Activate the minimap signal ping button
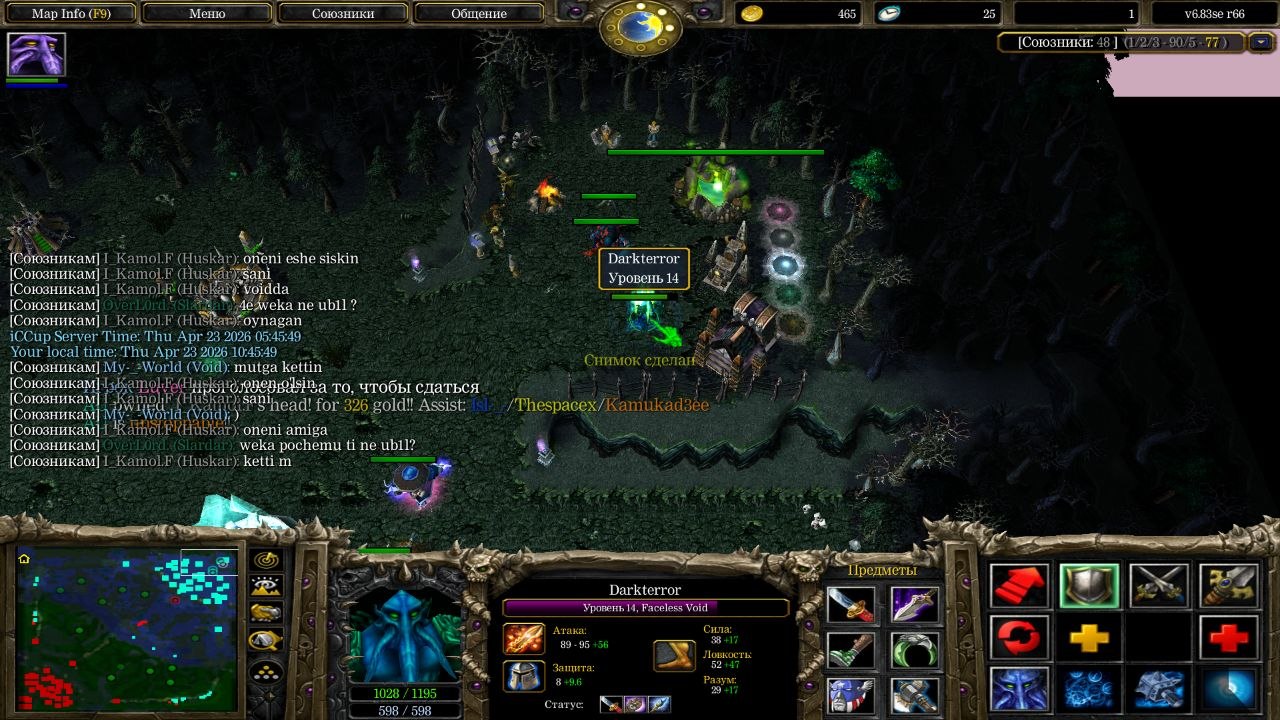Image resolution: width=1280 pixels, height=720 pixels. [266, 561]
